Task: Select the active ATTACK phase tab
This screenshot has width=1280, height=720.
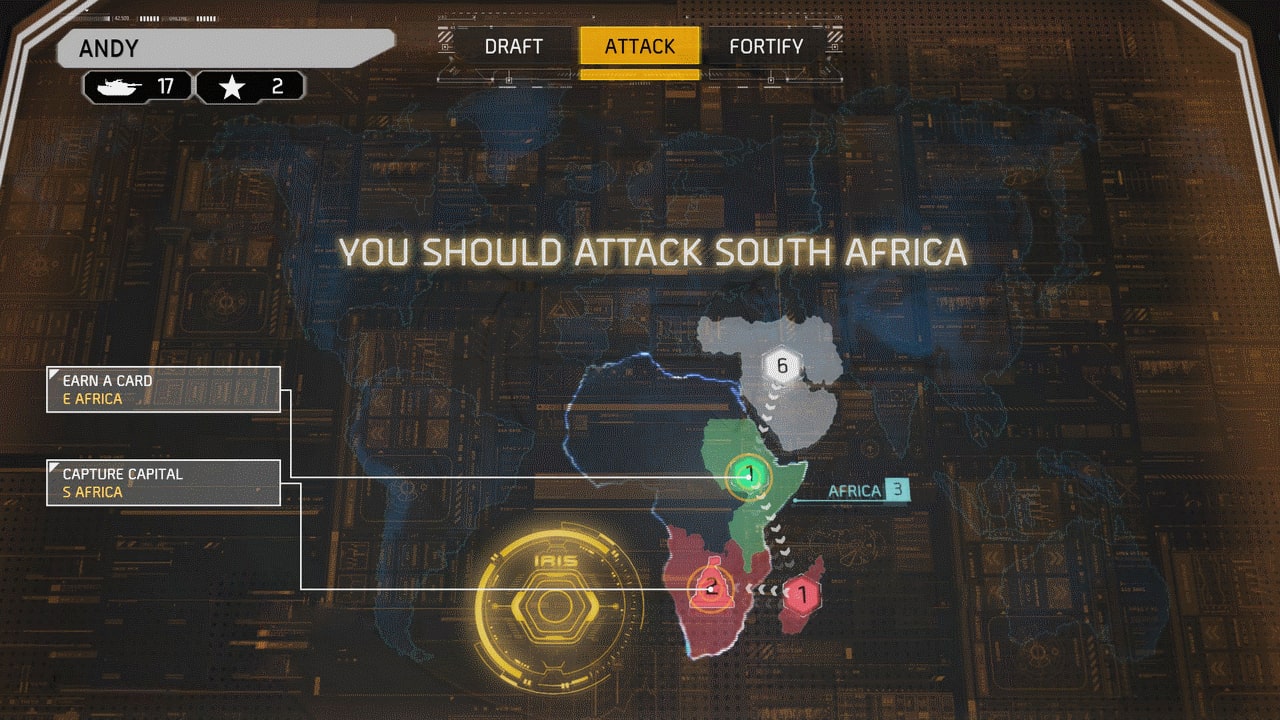Action: 639,46
